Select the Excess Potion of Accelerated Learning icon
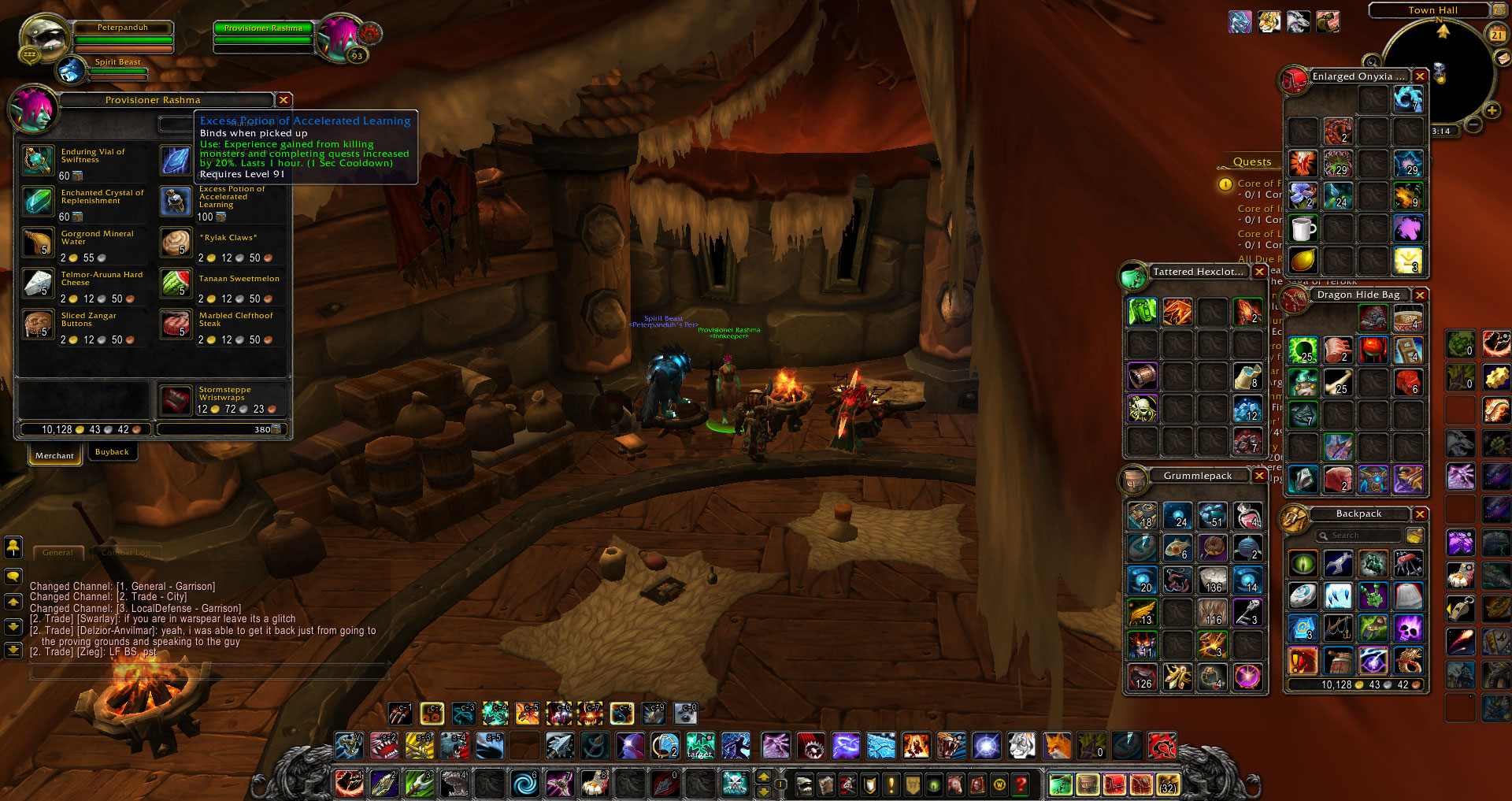 point(176,202)
